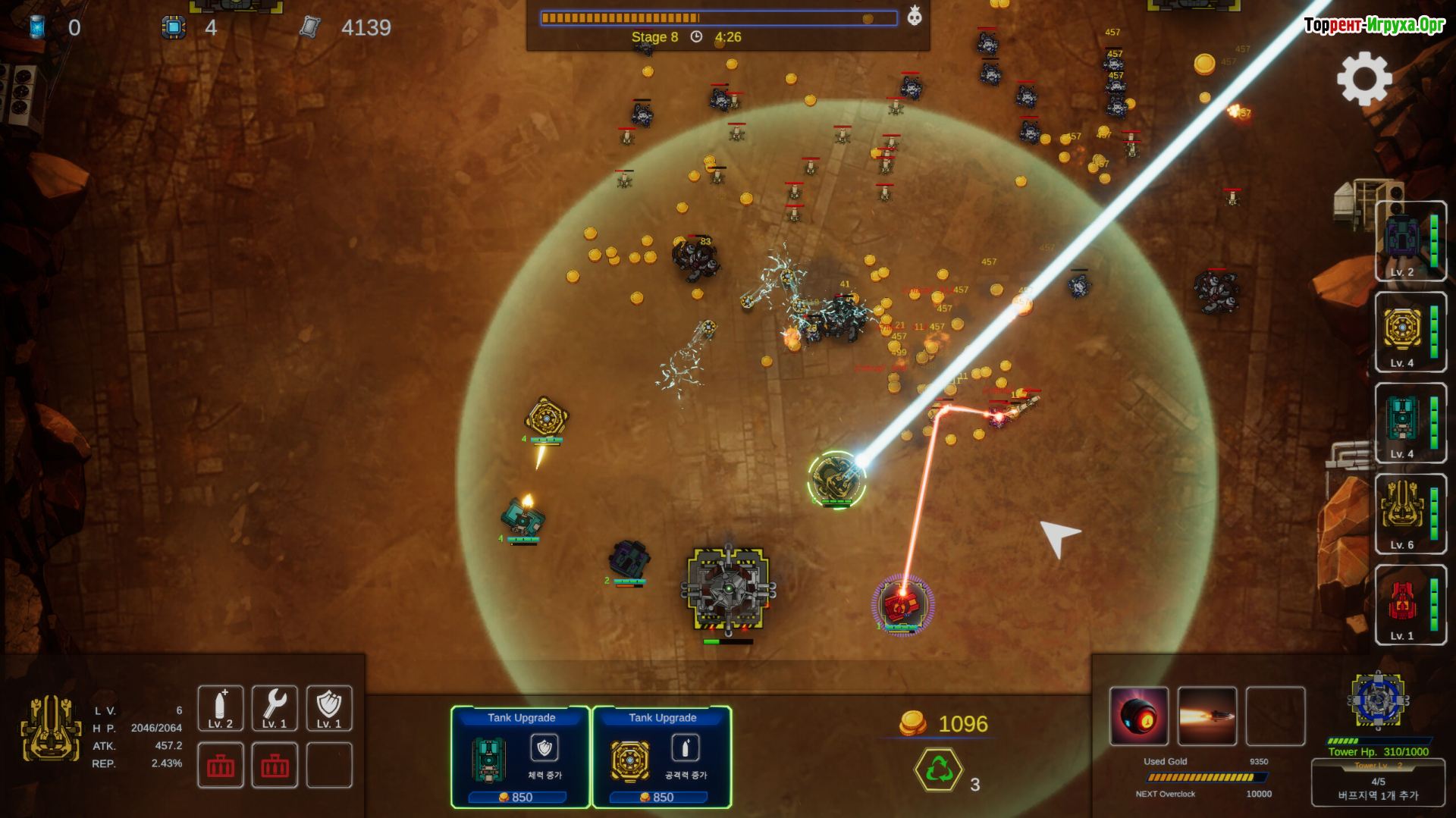Upgrade the wrench repair stat icon
Image resolution: width=1456 pixels, height=818 pixels.
click(x=275, y=708)
